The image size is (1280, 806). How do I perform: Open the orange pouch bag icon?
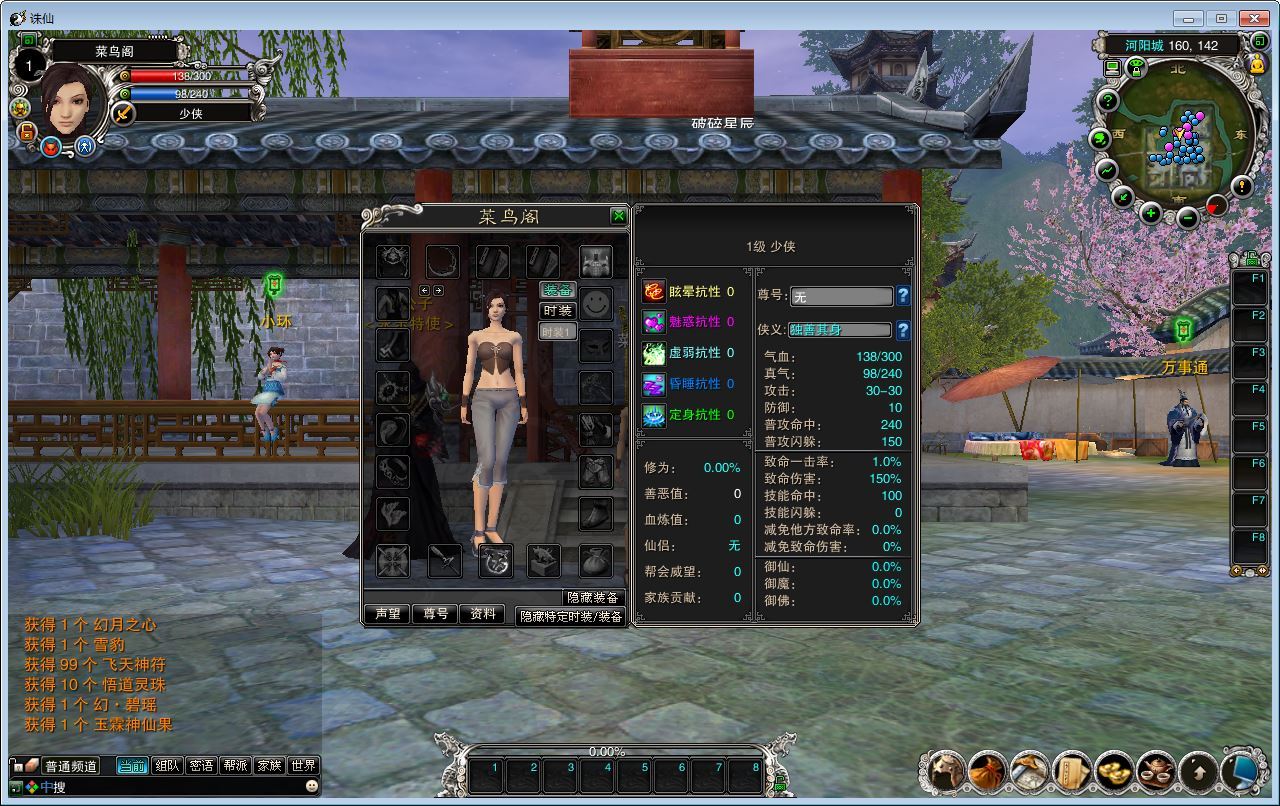(x=987, y=771)
